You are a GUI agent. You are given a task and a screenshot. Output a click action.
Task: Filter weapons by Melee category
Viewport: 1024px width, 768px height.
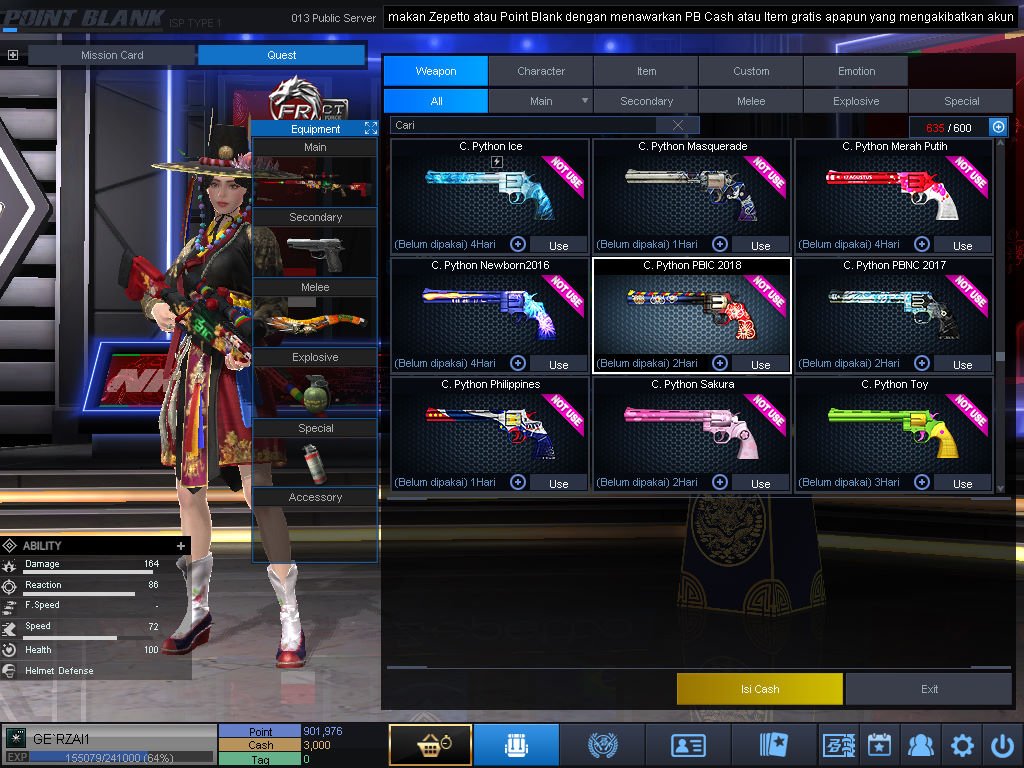(751, 101)
